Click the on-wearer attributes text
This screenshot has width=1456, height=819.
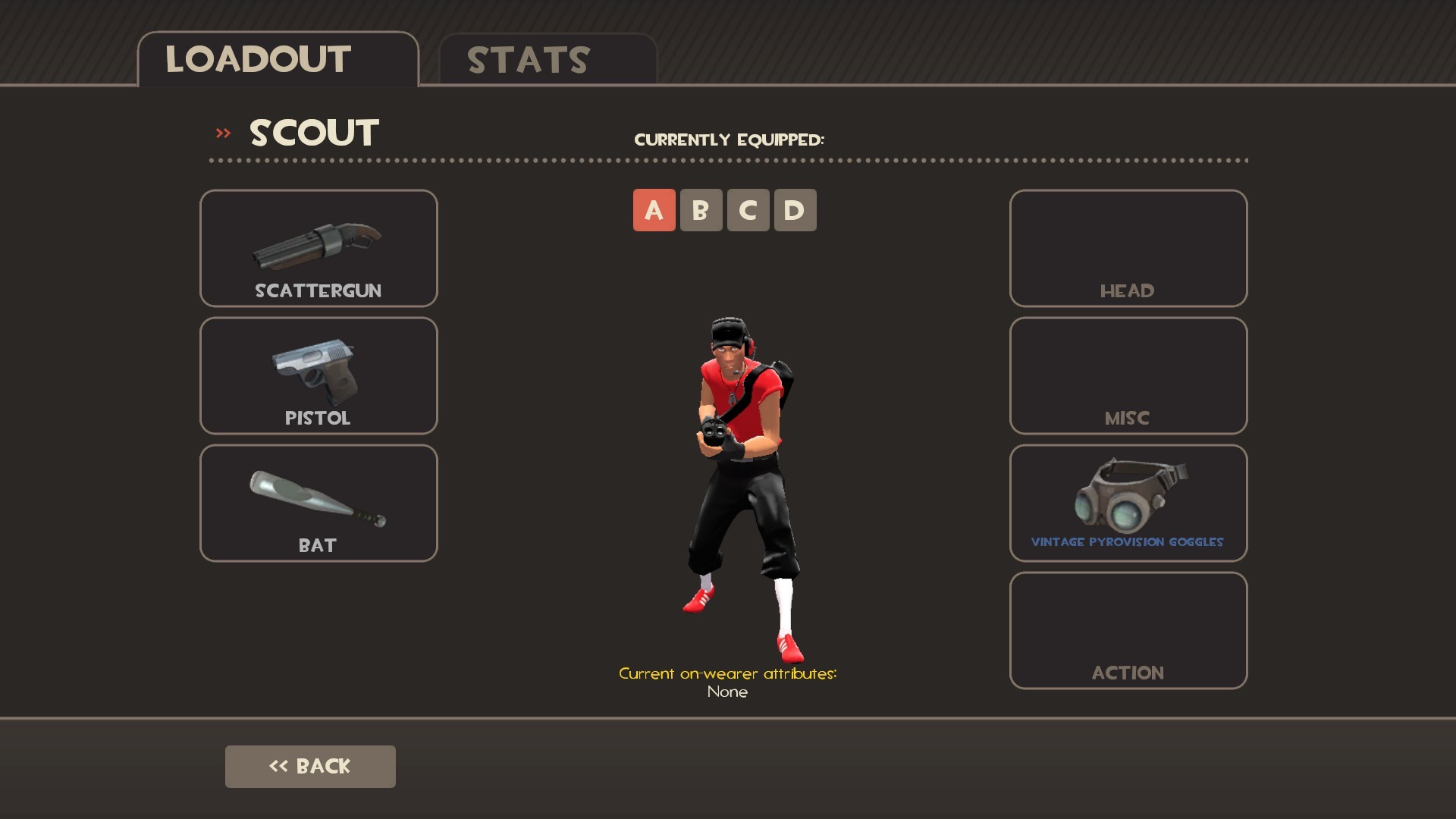[x=728, y=673]
